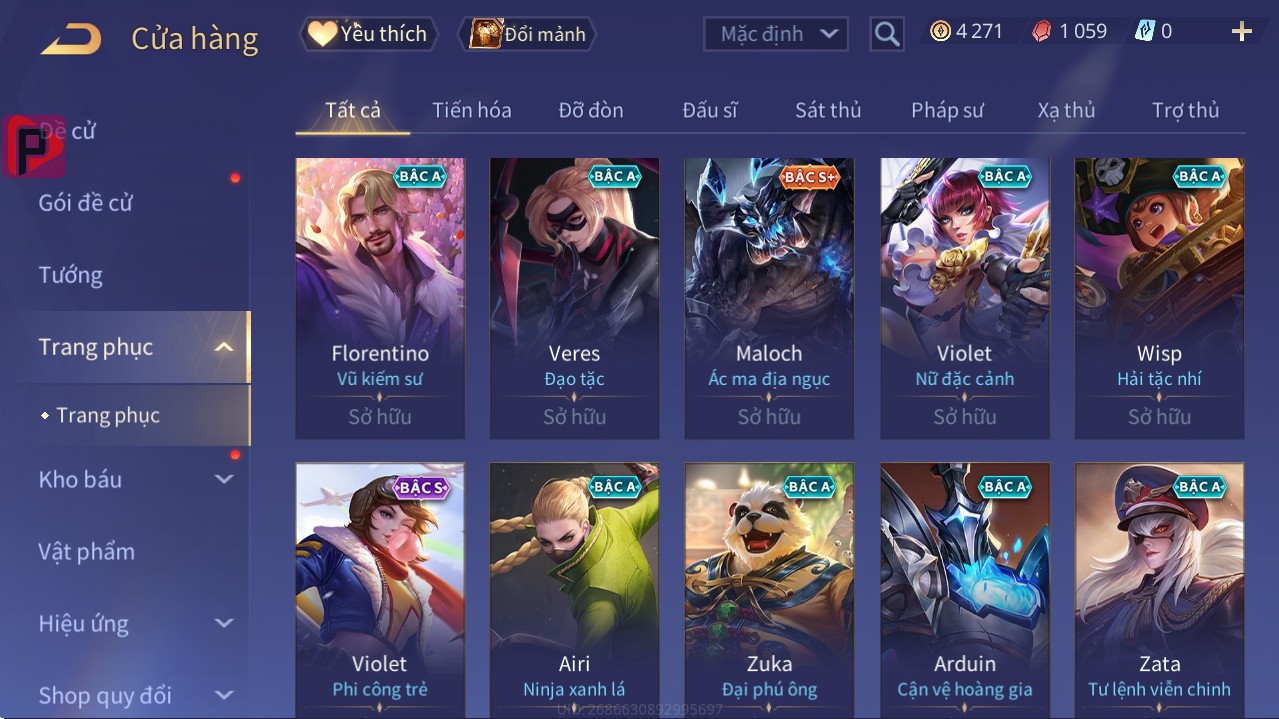Viewport: 1279px width, 719px height.
Task: Filter skins by Sát thủ
Action: pos(828,110)
